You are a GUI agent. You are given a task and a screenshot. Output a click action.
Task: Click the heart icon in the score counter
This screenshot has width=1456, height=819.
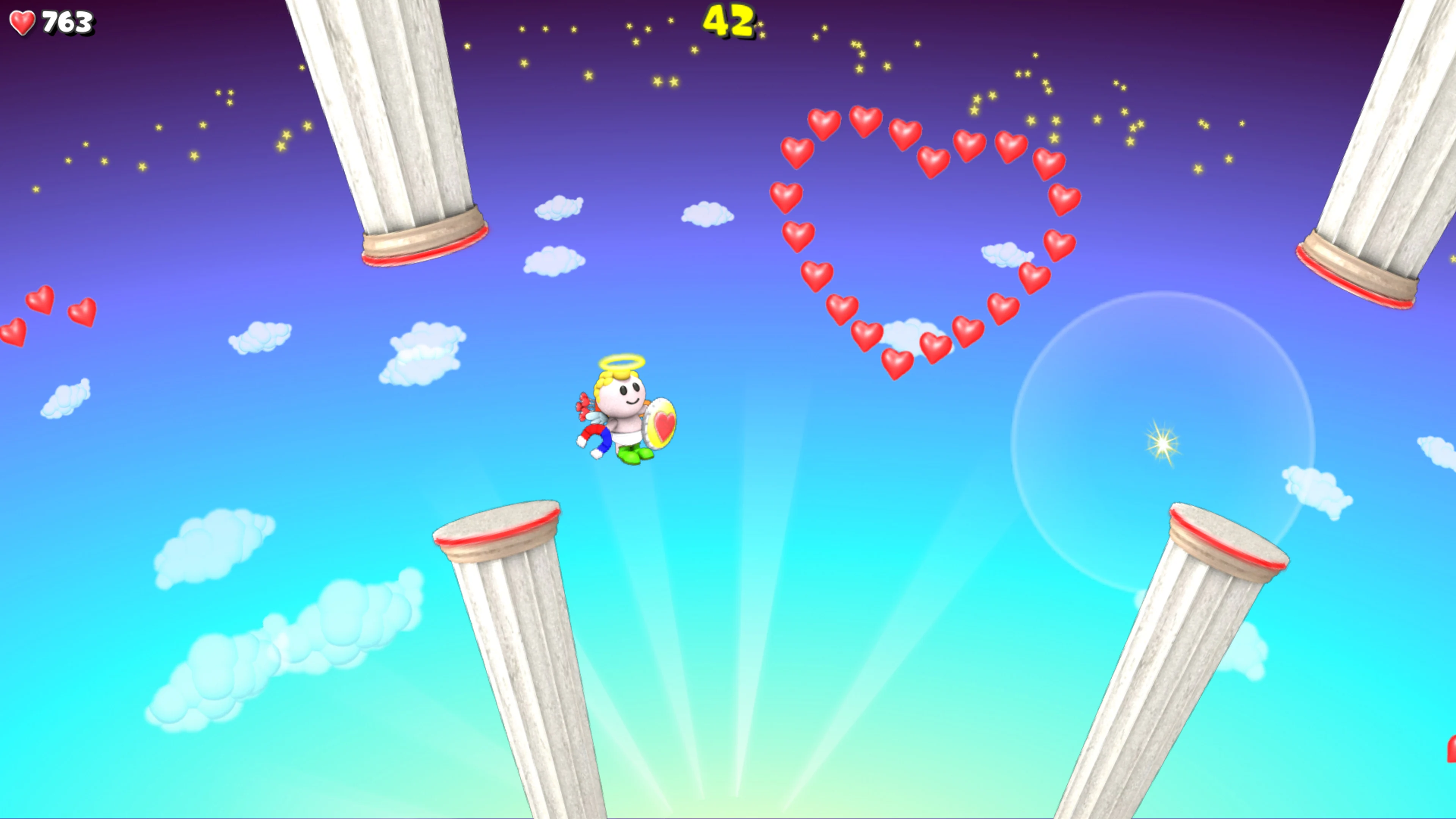pyautogui.click(x=23, y=23)
